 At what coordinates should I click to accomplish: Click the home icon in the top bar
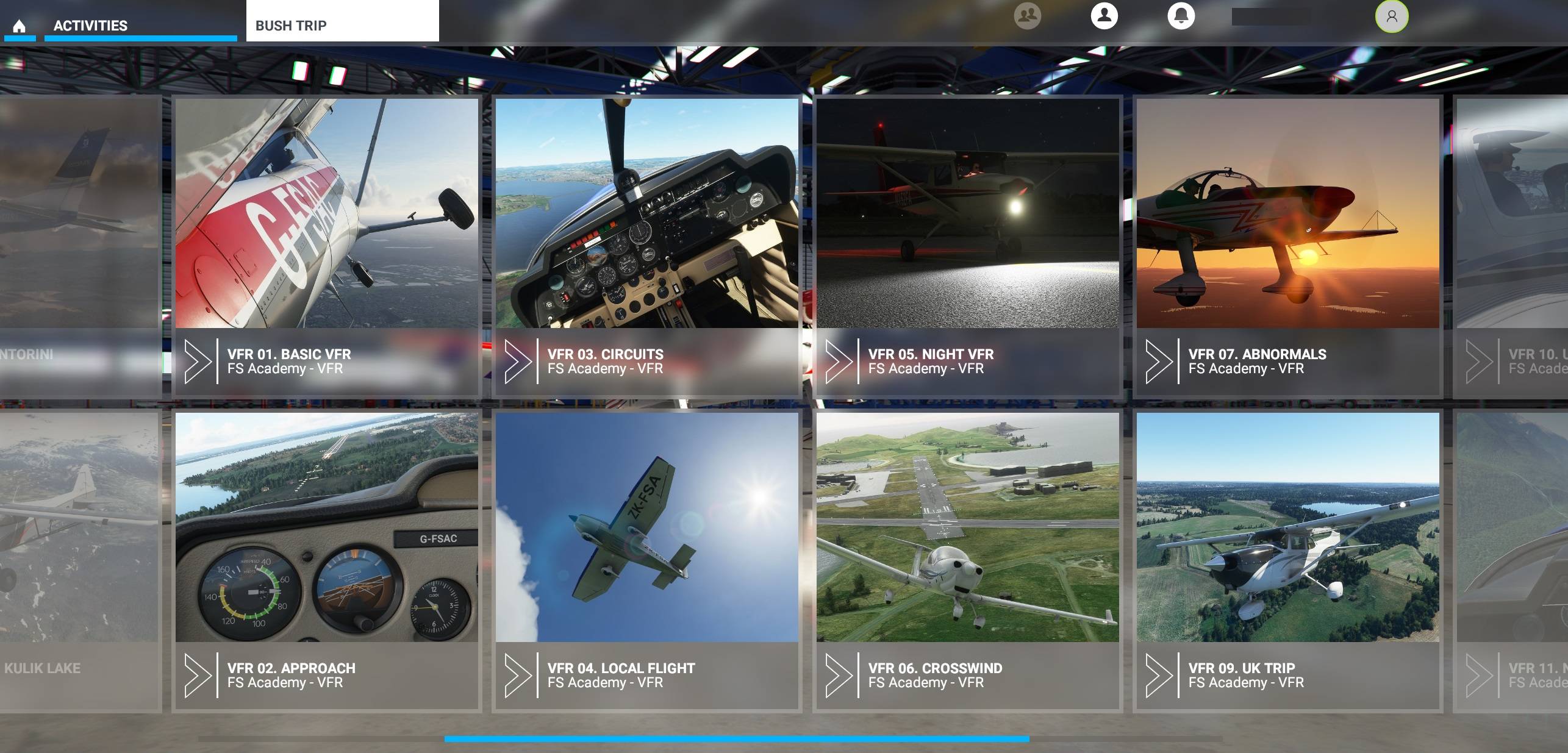coord(20,26)
